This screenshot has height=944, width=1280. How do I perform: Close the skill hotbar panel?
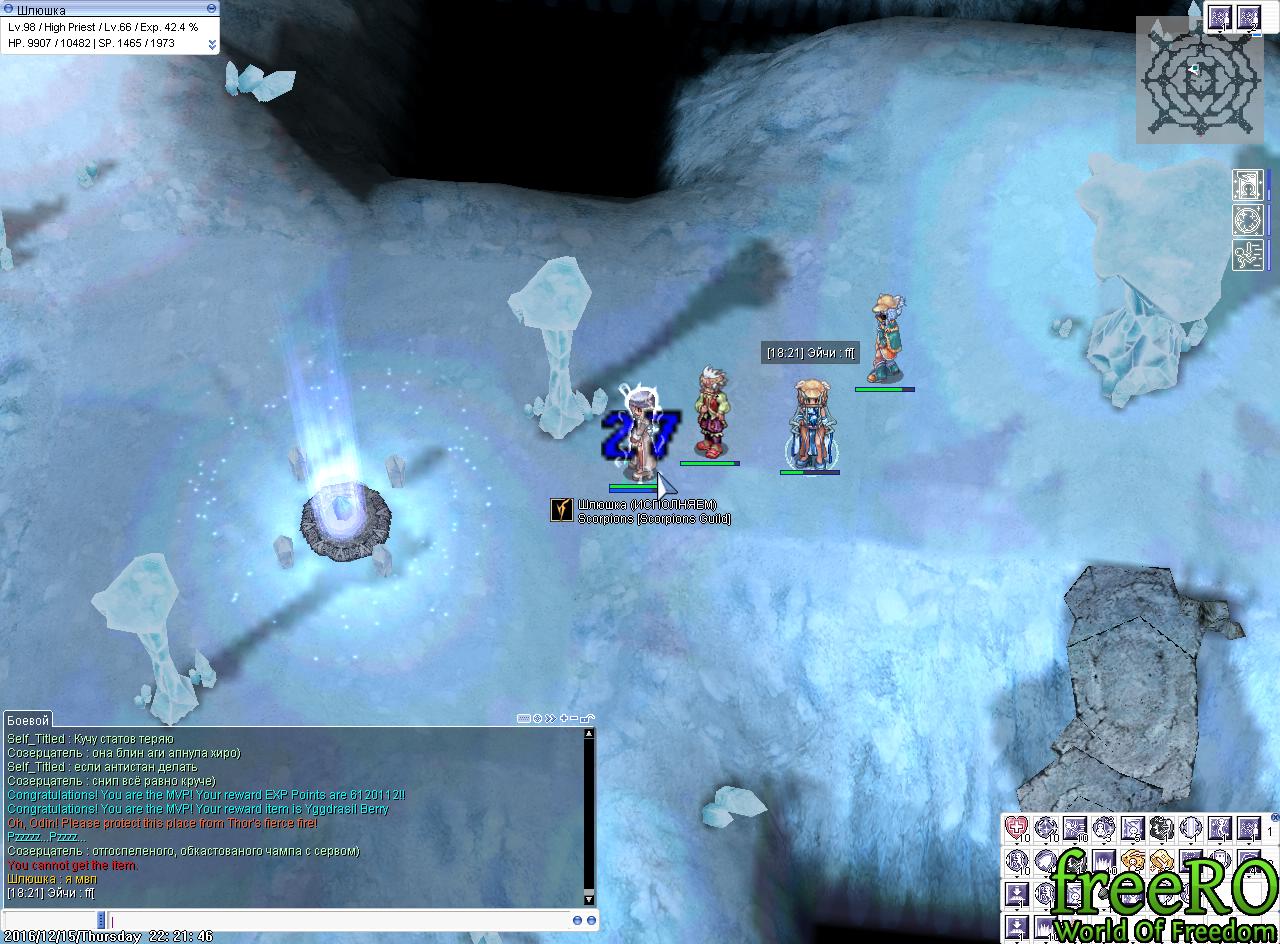(1274, 818)
